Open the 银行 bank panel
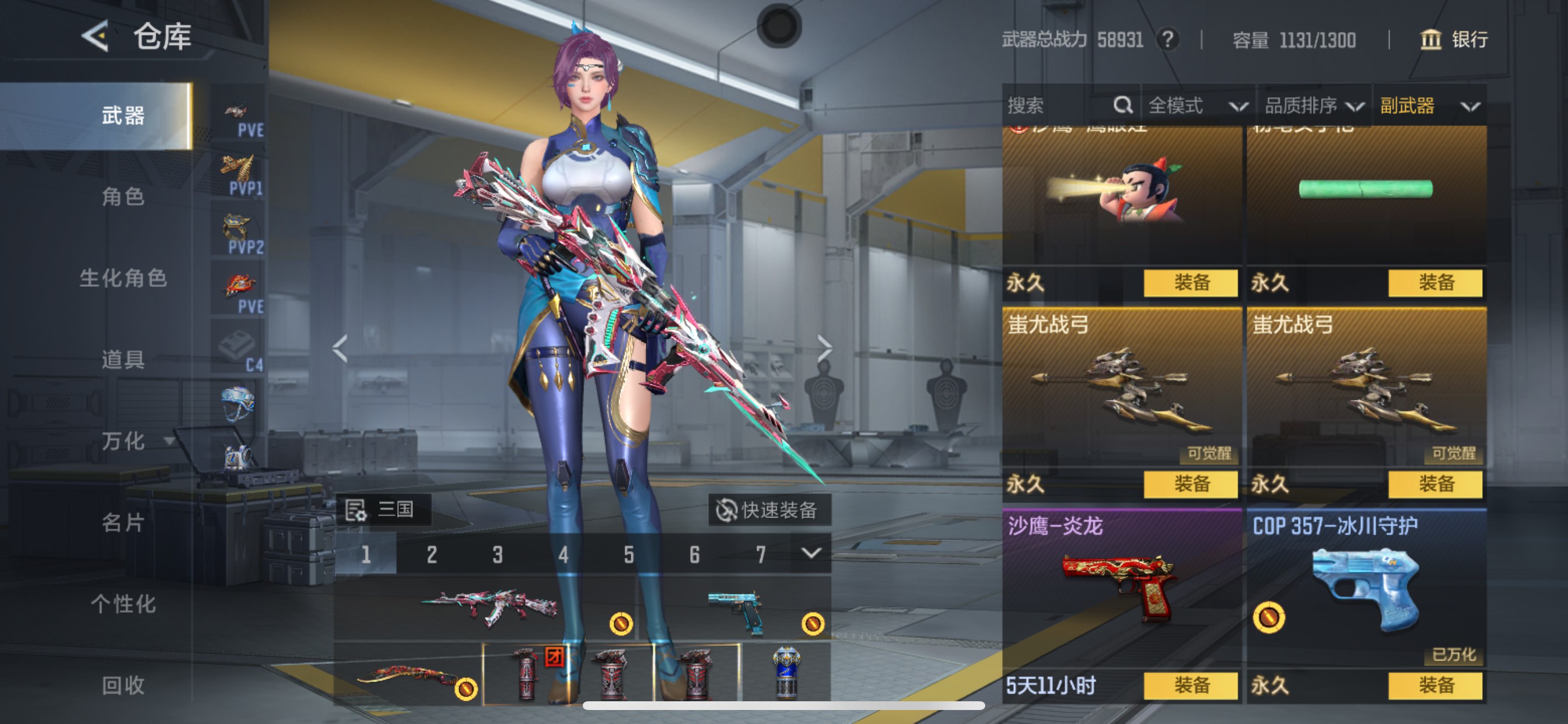This screenshot has width=1568, height=724. [x=1455, y=40]
